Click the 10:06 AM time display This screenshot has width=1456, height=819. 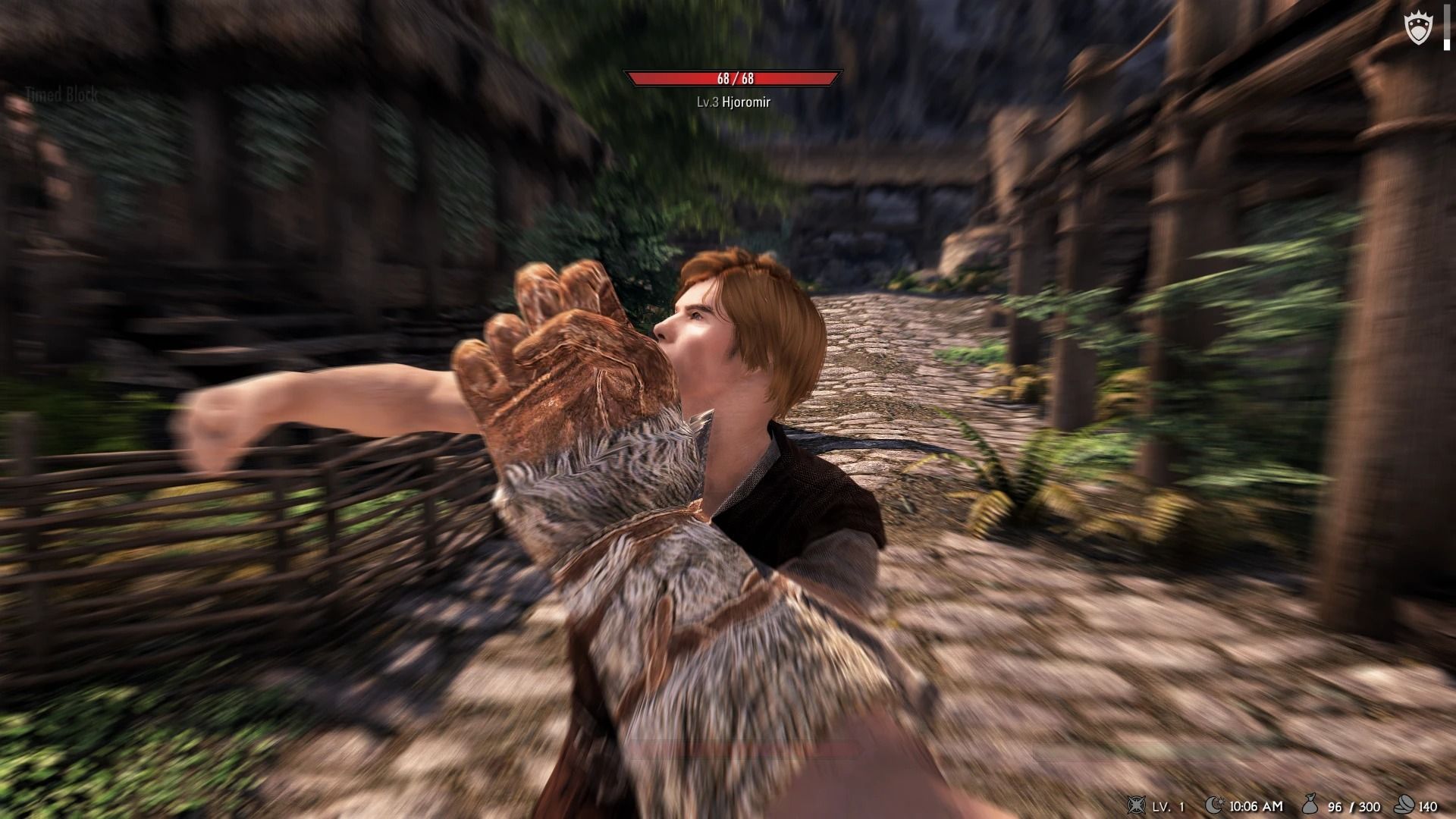click(x=1257, y=806)
